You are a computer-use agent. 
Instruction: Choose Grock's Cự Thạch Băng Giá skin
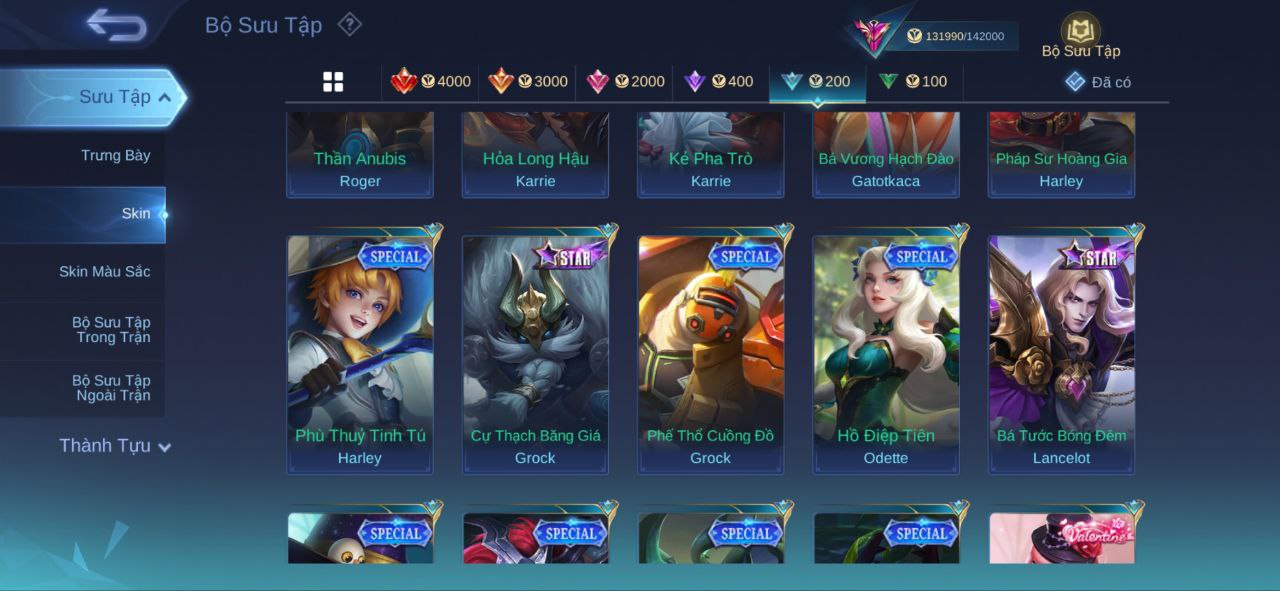click(x=535, y=354)
